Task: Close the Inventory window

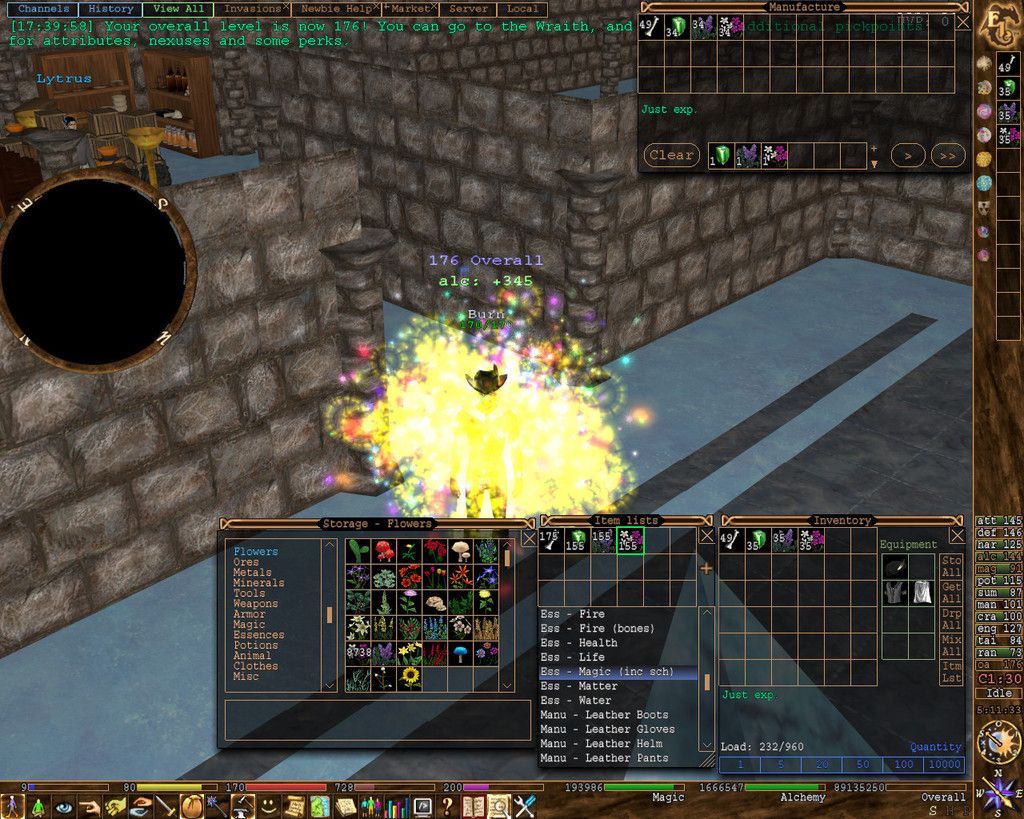Action: [x=958, y=536]
